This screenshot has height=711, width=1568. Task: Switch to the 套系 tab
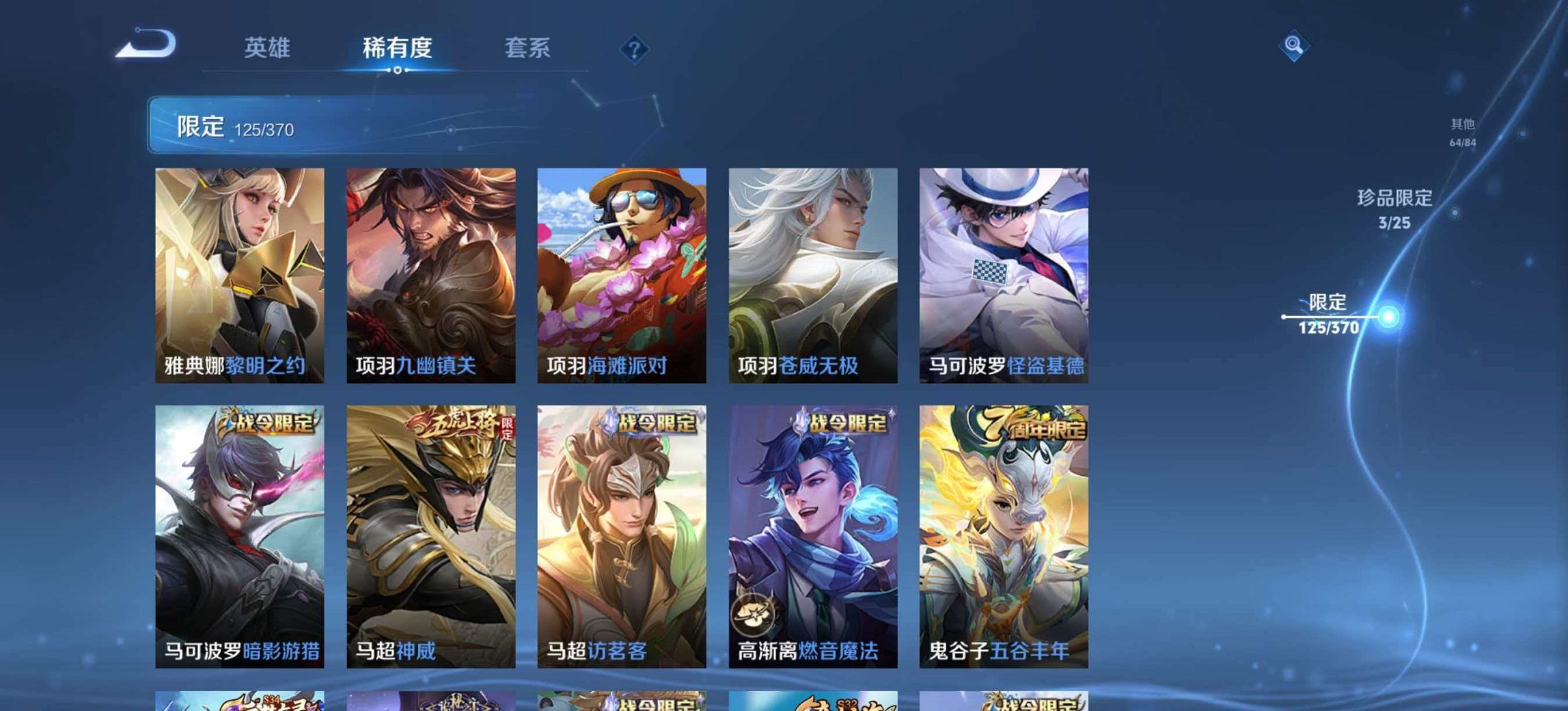[x=529, y=48]
